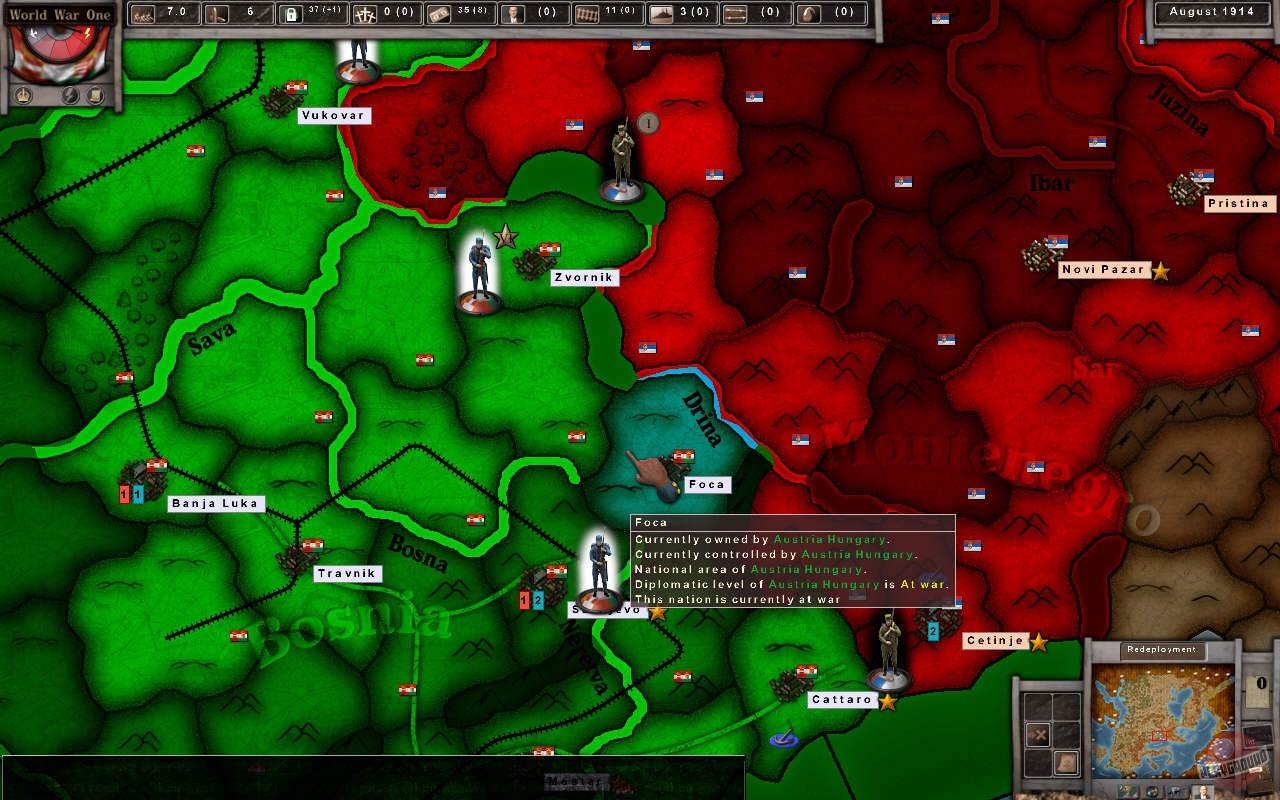Toggle the unit view icon beneath the minimap

[1176, 791]
